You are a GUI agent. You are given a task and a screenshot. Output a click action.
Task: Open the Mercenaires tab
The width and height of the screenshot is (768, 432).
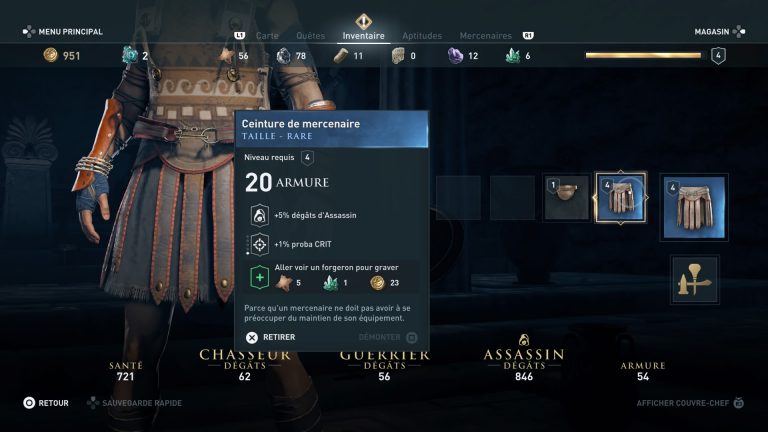tap(485, 36)
